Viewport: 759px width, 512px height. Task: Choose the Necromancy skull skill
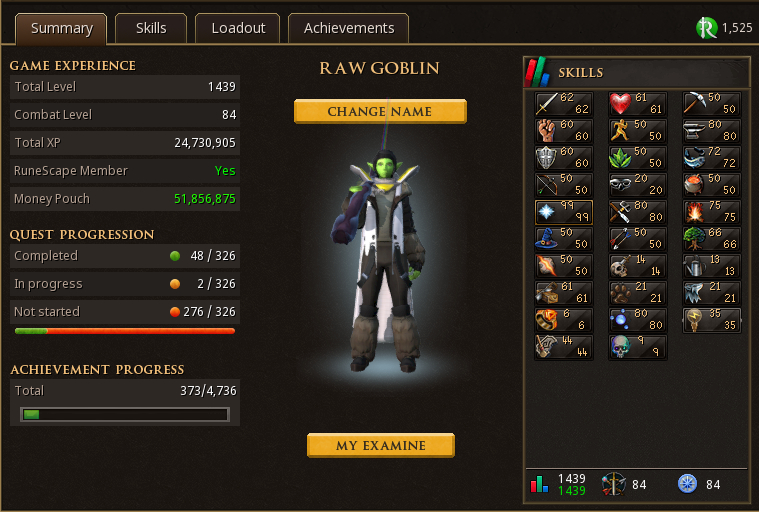pyautogui.click(x=638, y=347)
